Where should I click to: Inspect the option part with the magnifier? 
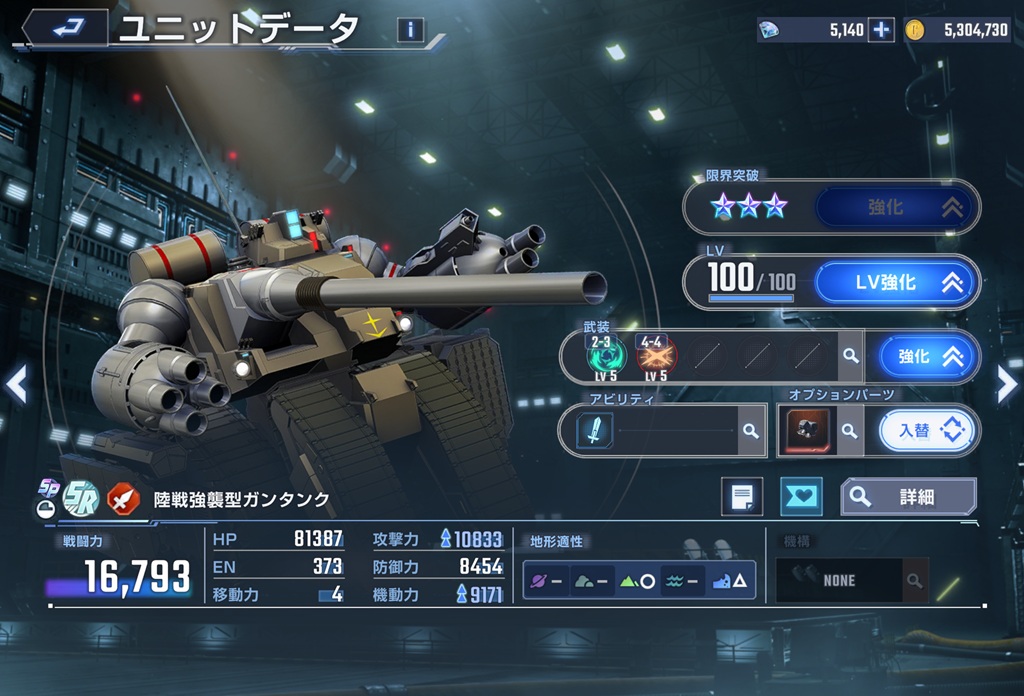coord(850,431)
